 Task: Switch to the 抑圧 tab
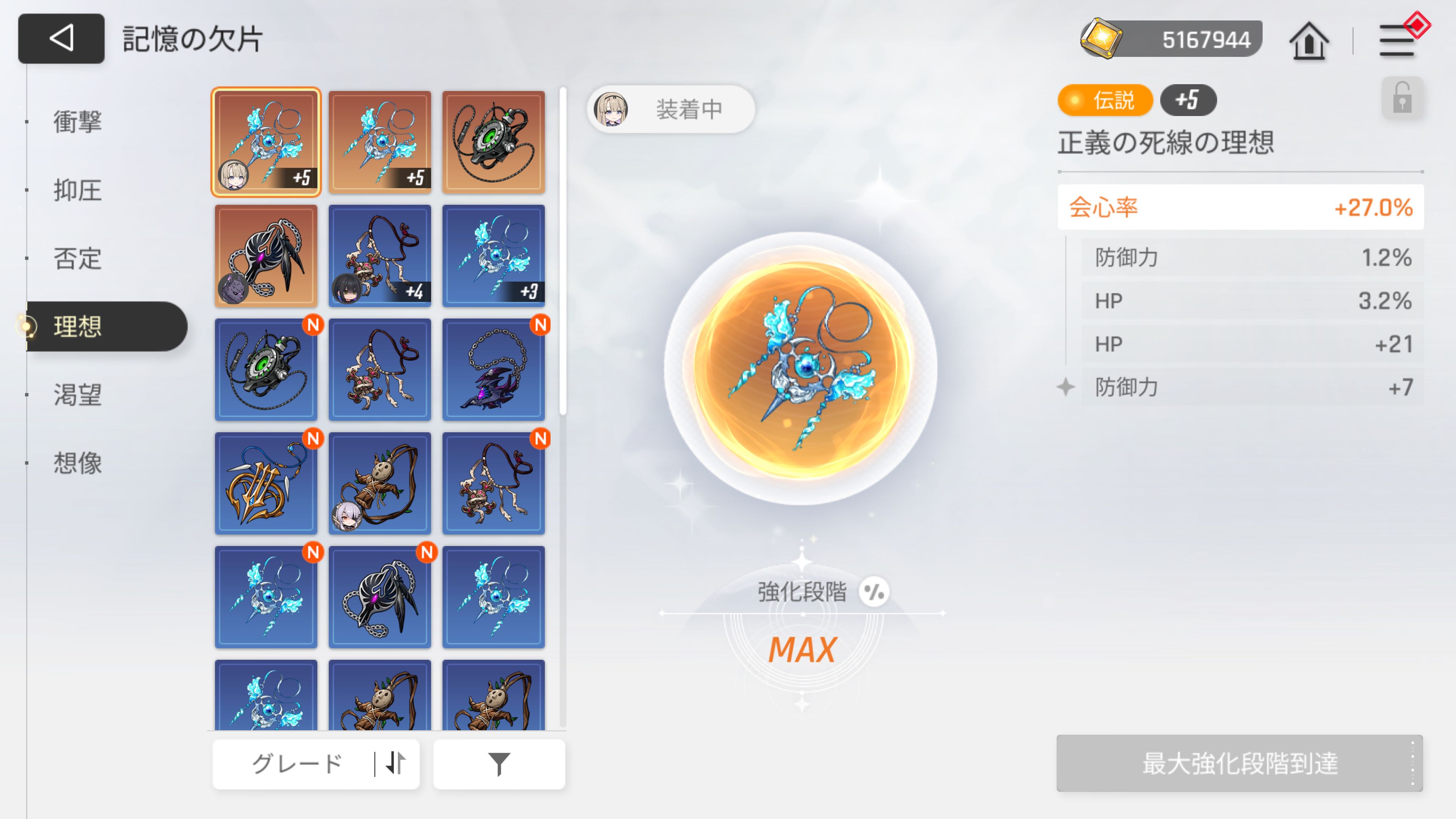tap(77, 190)
